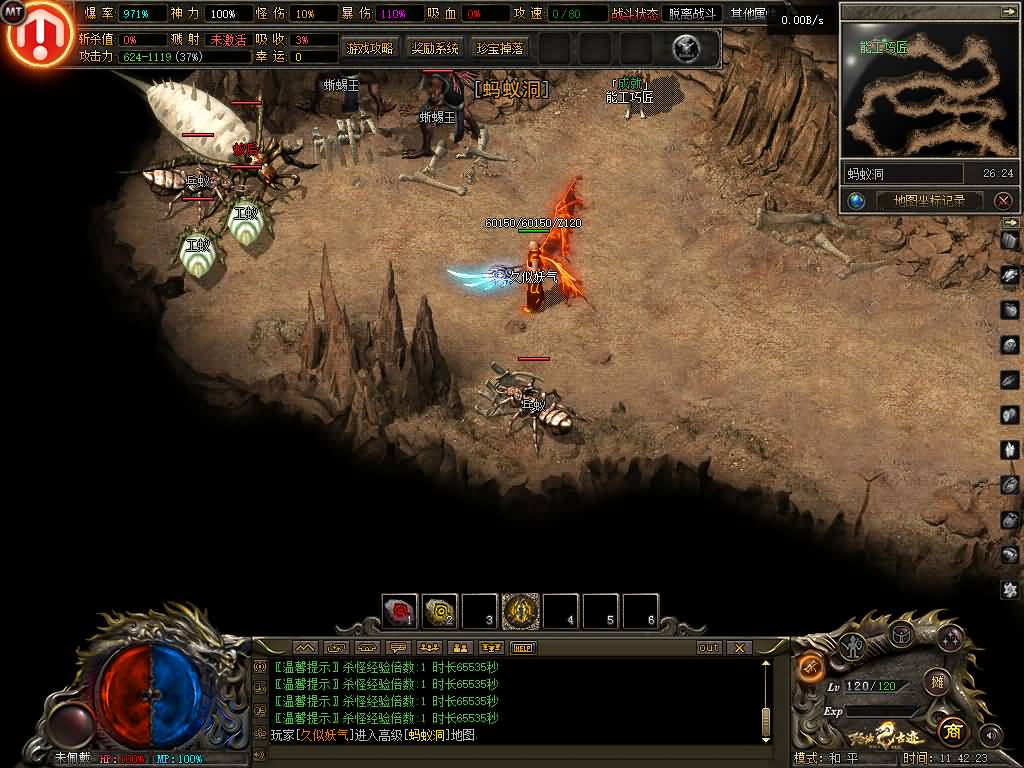The width and height of the screenshot is (1024, 768).
Task: Click the red exclamation alert icon
Action: point(39,35)
